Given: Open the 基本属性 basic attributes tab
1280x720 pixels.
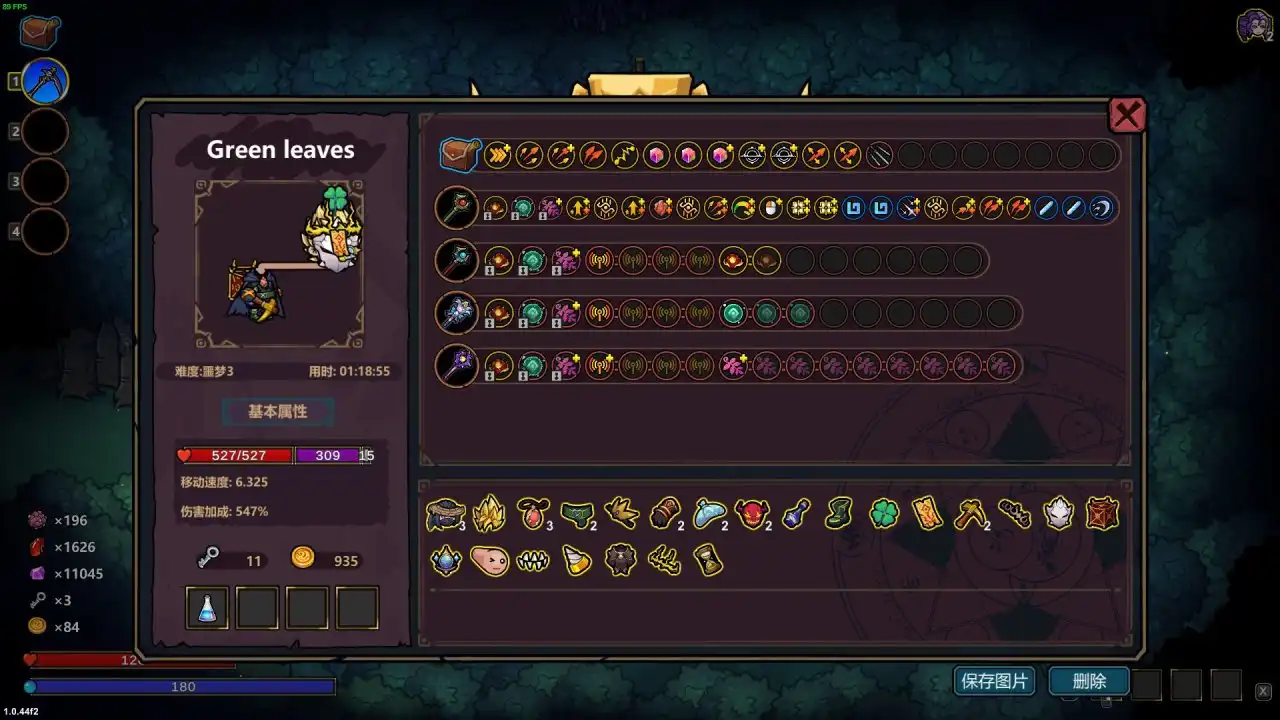Looking at the screenshot, I should (x=277, y=412).
